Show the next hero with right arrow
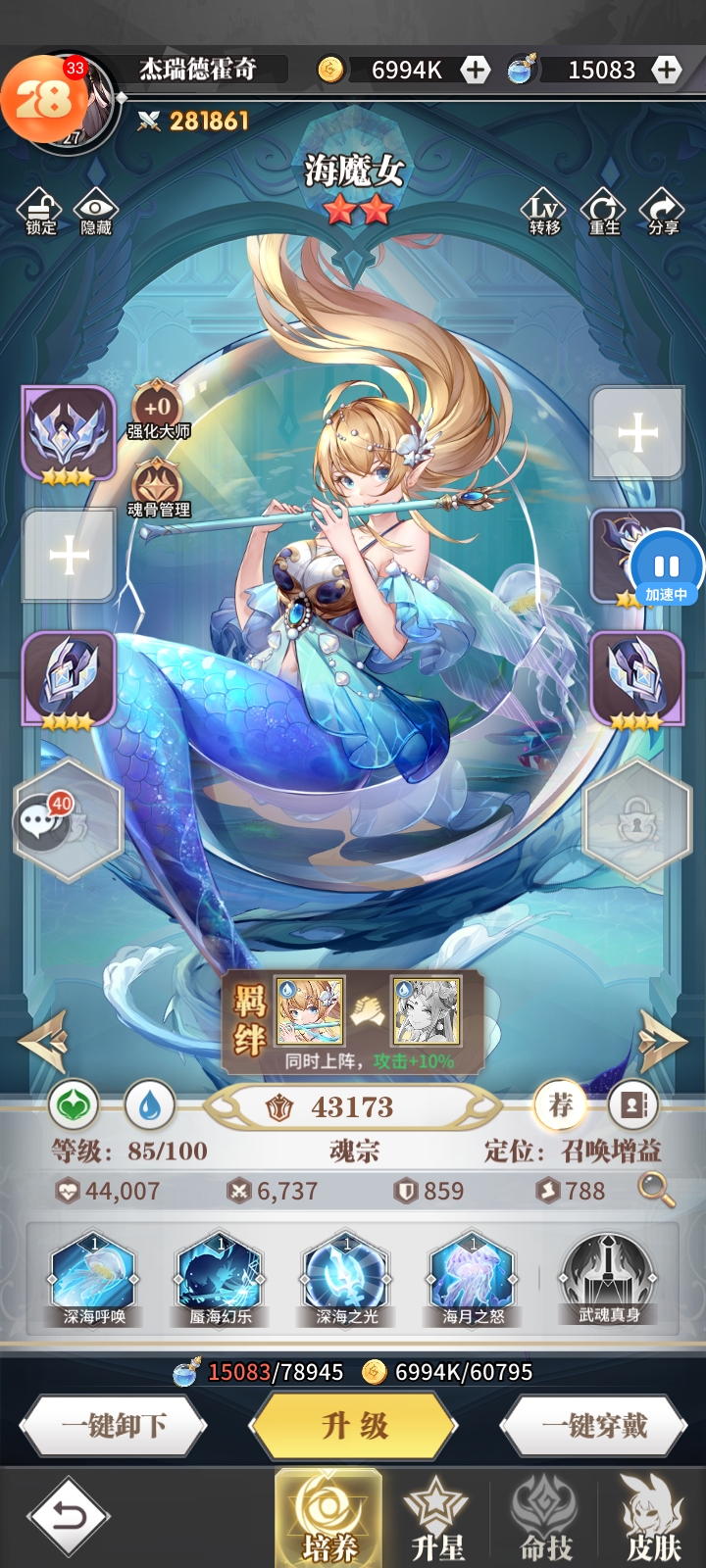 click(662, 1040)
